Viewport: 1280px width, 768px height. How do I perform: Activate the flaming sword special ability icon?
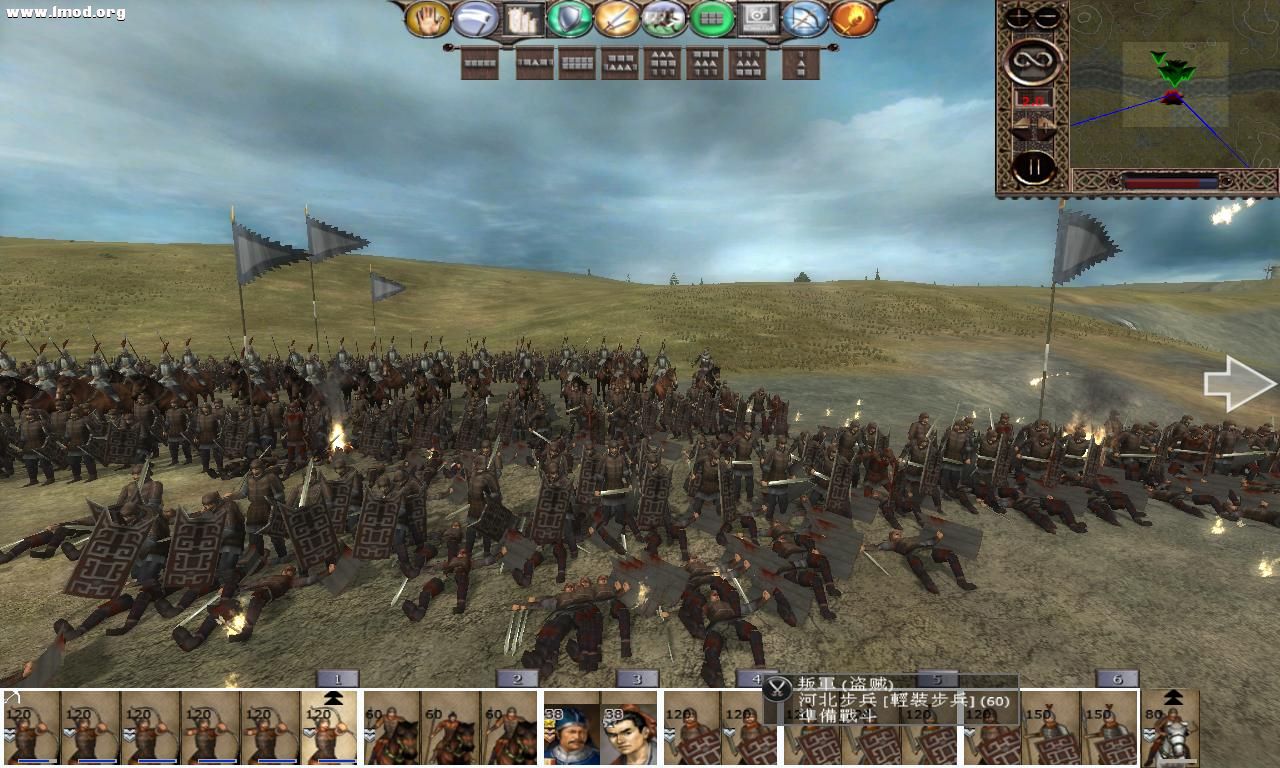[851, 17]
